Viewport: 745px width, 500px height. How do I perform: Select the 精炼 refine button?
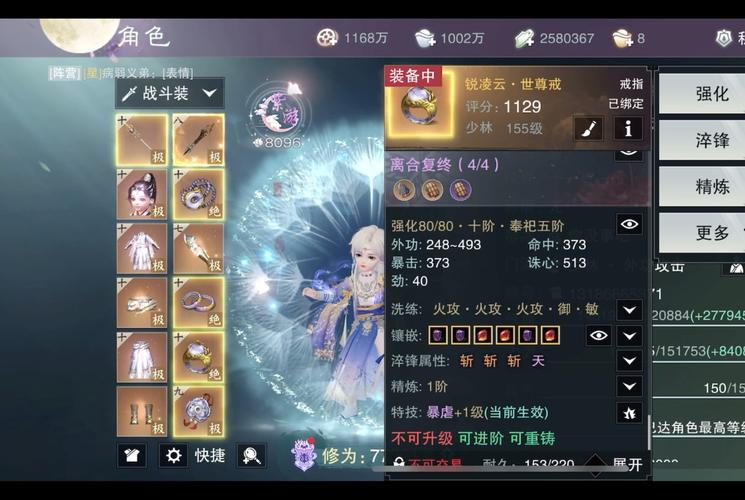tap(711, 186)
